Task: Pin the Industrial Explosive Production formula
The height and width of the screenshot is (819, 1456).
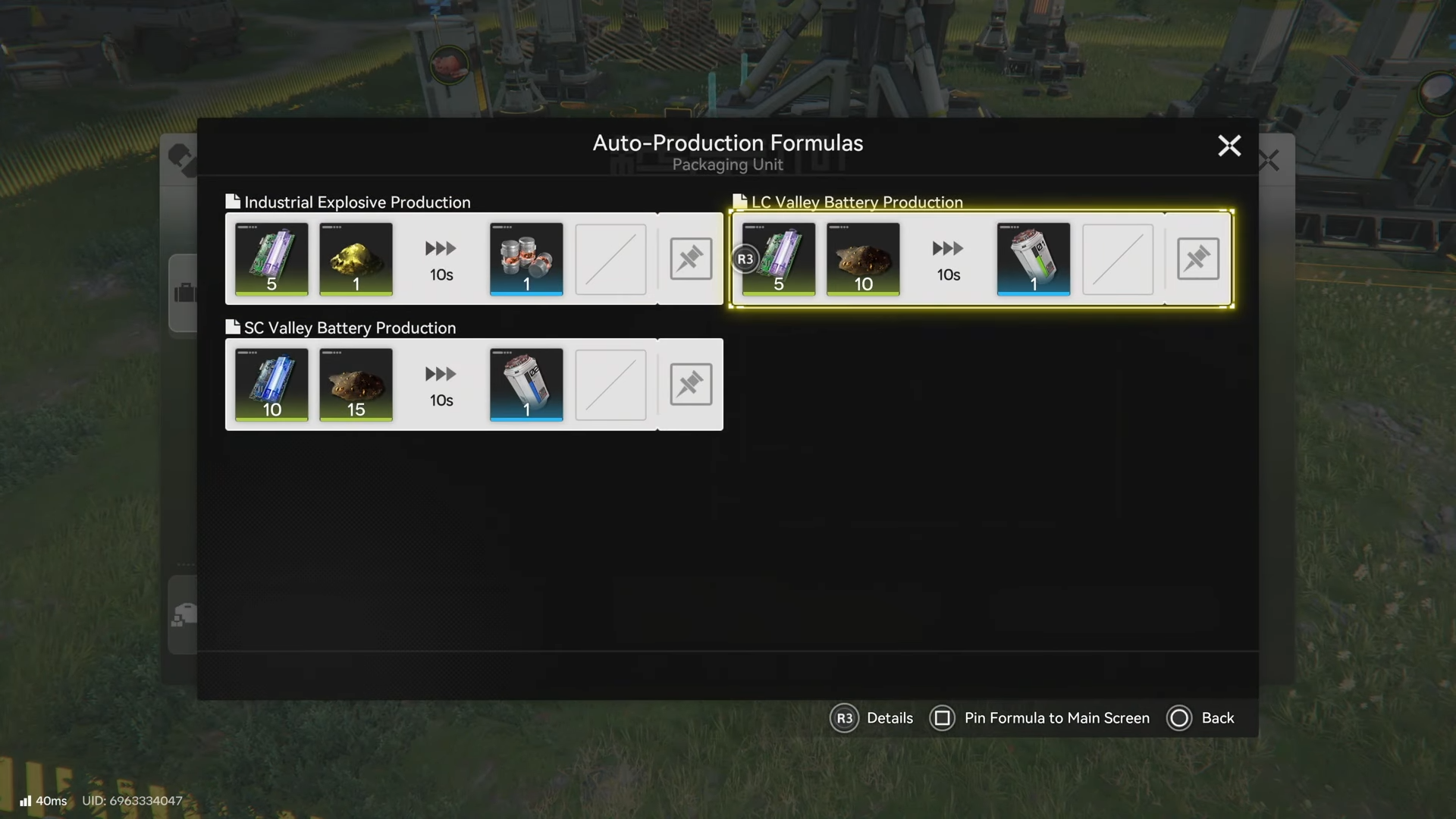Action: pyautogui.click(x=690, y=259)
